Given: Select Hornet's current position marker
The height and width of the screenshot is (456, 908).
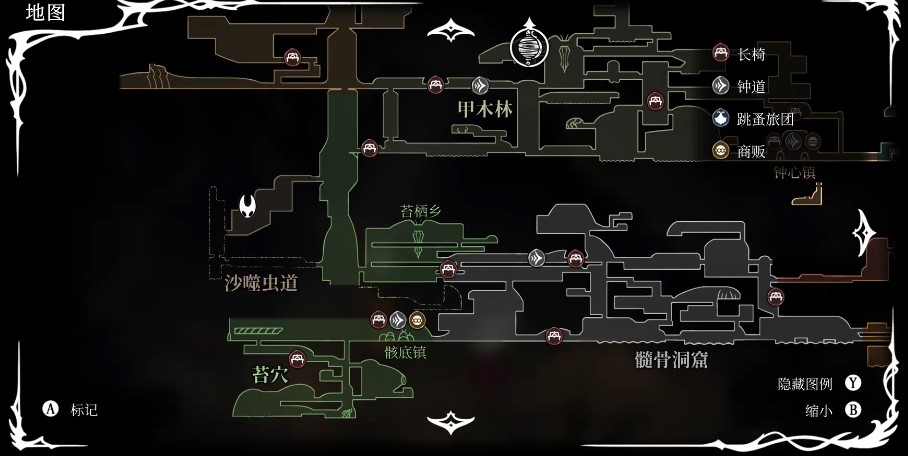Looking at the screenshot, I should pos(247,209).
